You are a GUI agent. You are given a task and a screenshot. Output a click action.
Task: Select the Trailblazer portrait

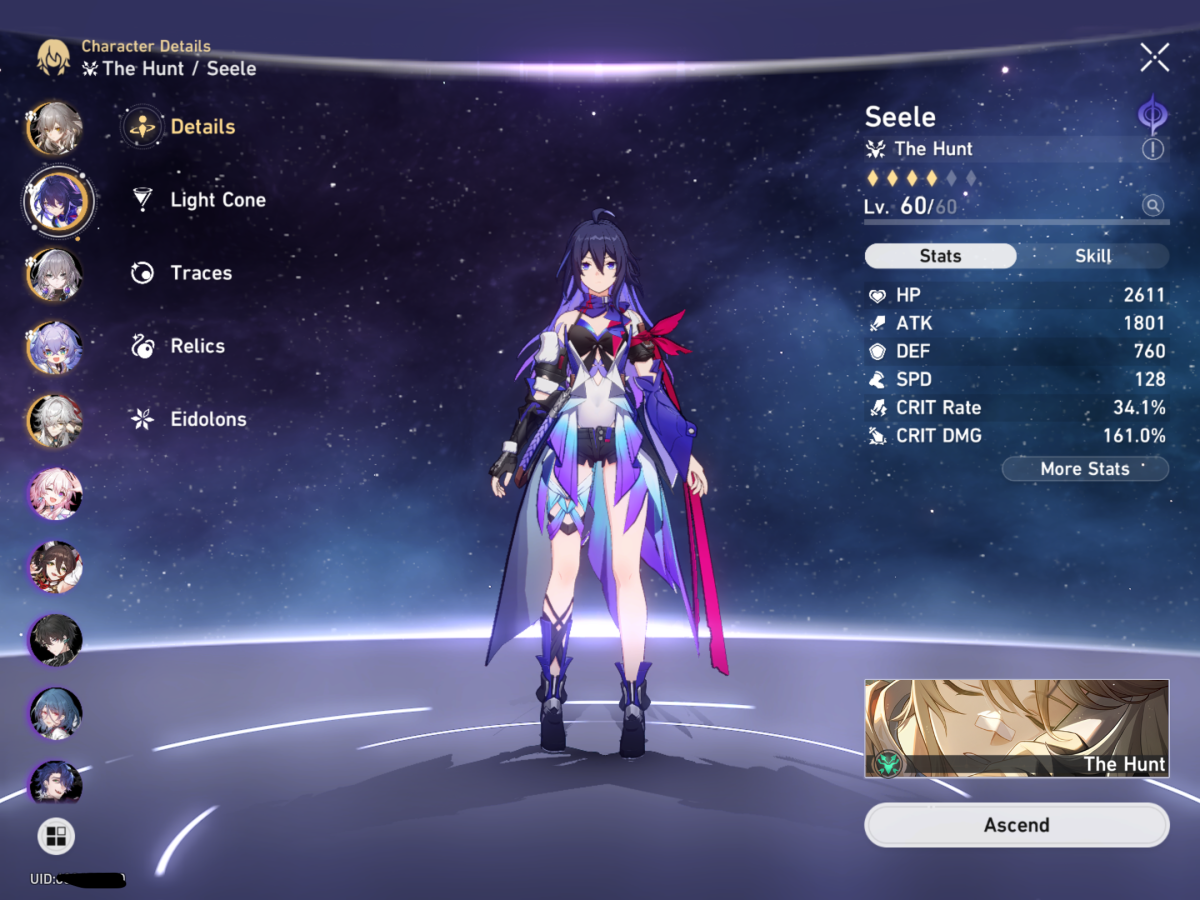click(55, 128)
